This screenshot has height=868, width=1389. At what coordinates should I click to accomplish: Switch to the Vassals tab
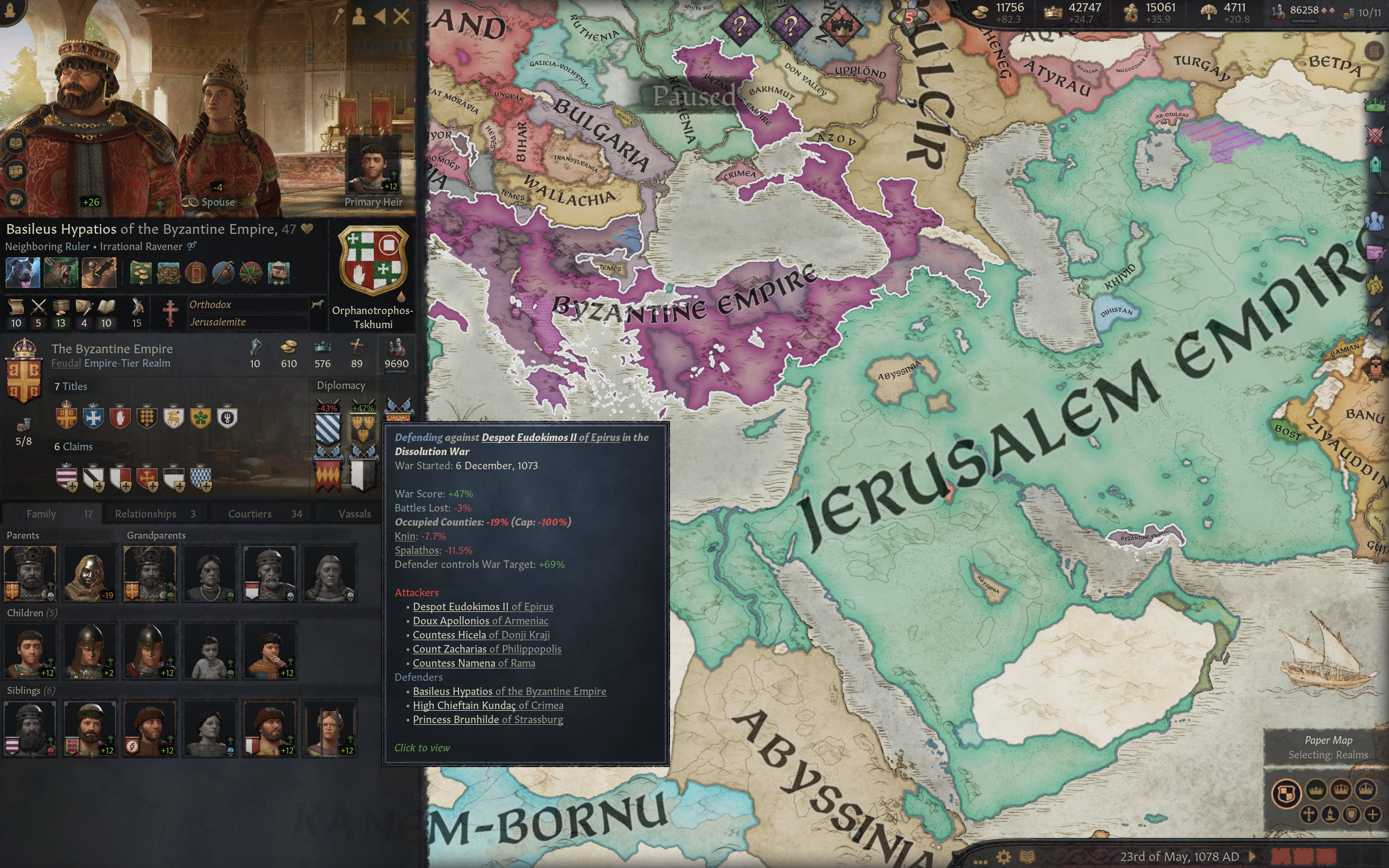354,514
